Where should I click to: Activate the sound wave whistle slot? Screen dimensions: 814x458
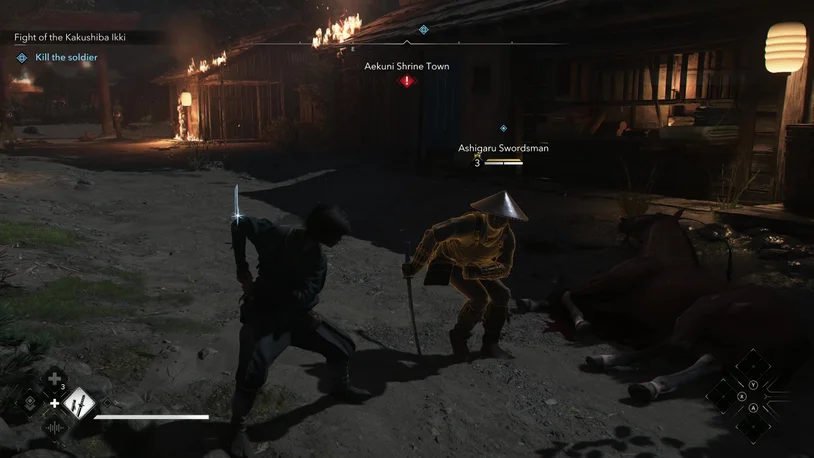54,428
